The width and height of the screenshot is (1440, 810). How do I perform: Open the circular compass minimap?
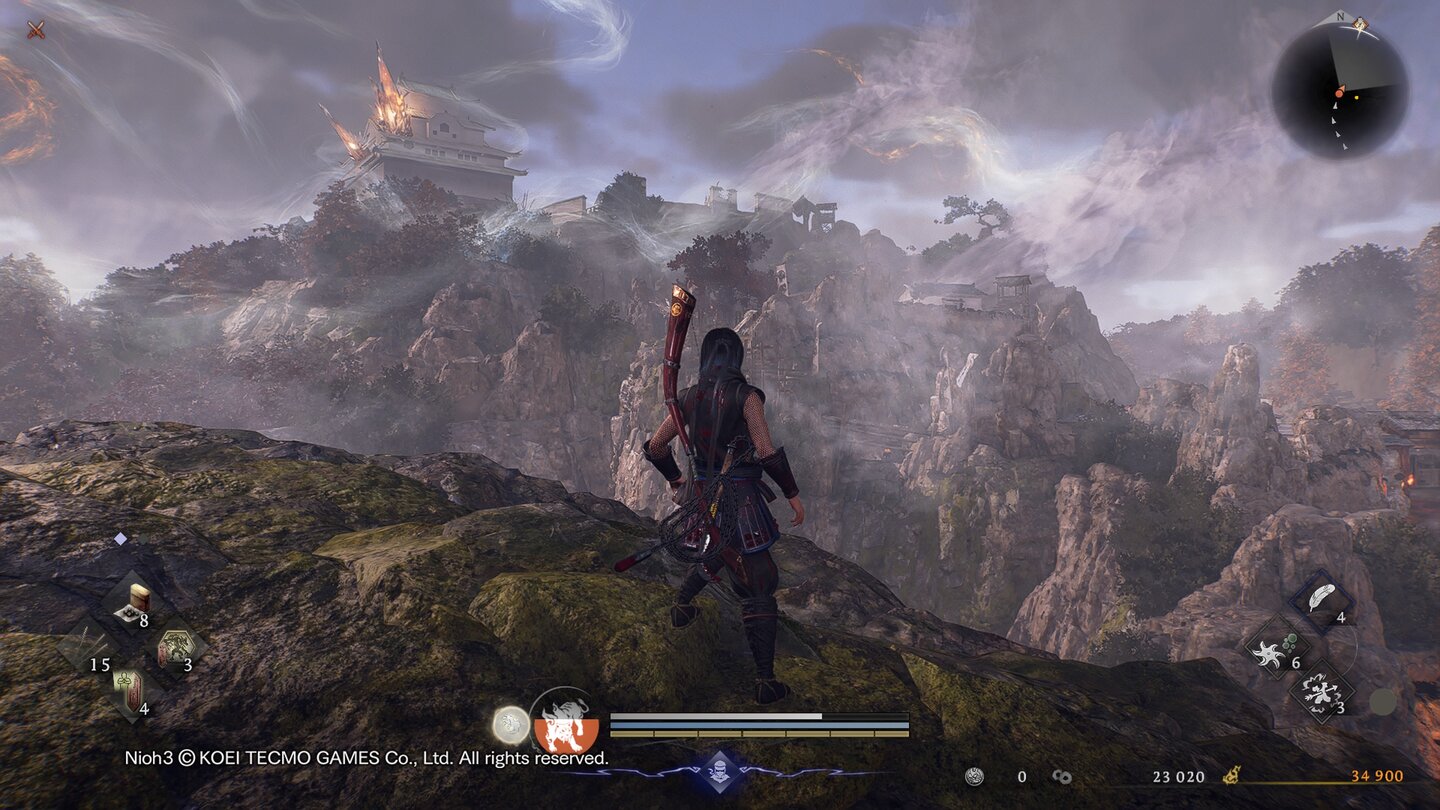1339,90
